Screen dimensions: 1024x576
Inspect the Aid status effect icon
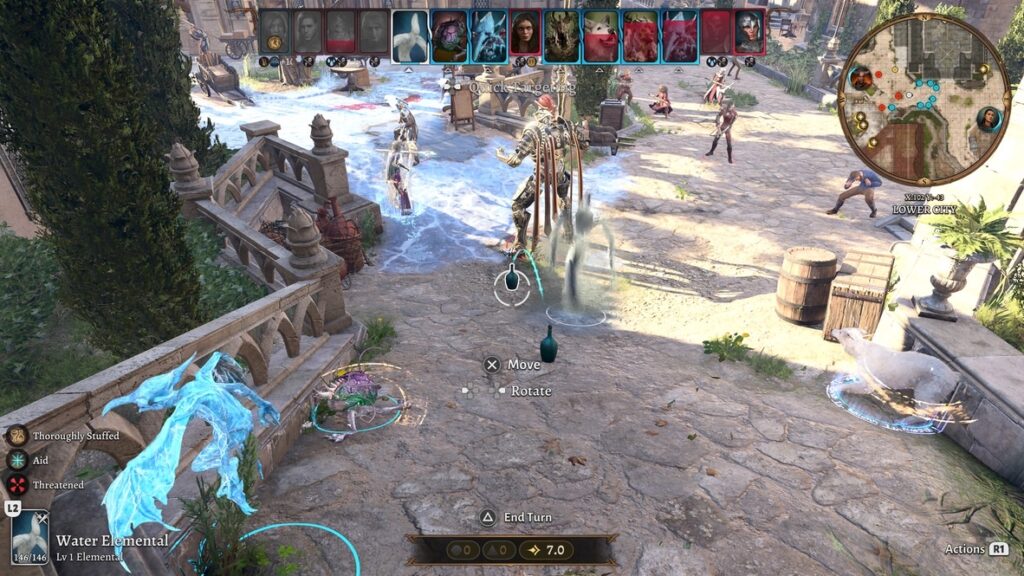(17, 460)
